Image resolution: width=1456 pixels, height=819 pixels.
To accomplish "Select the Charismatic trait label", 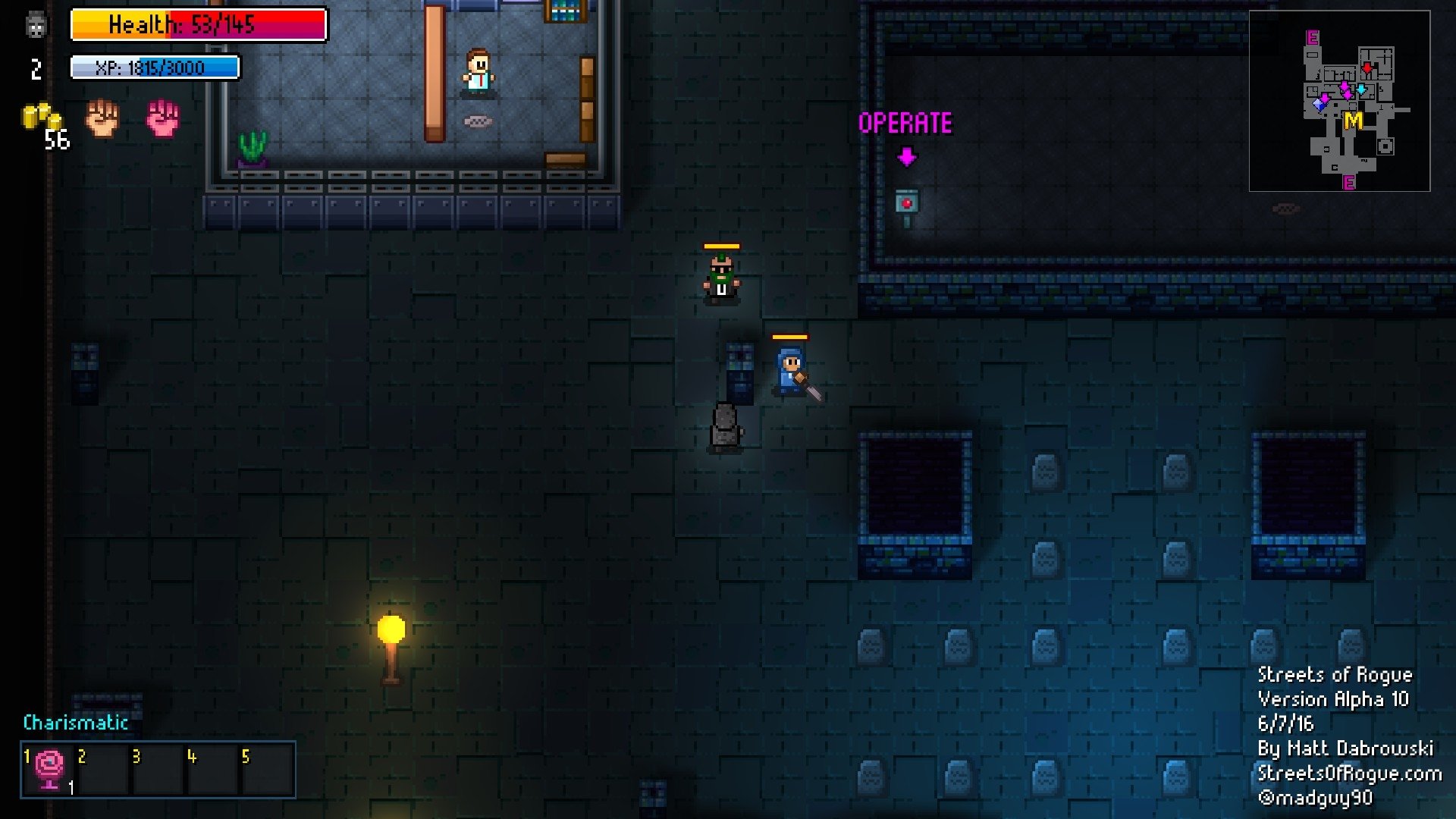I will pos(76,723).
